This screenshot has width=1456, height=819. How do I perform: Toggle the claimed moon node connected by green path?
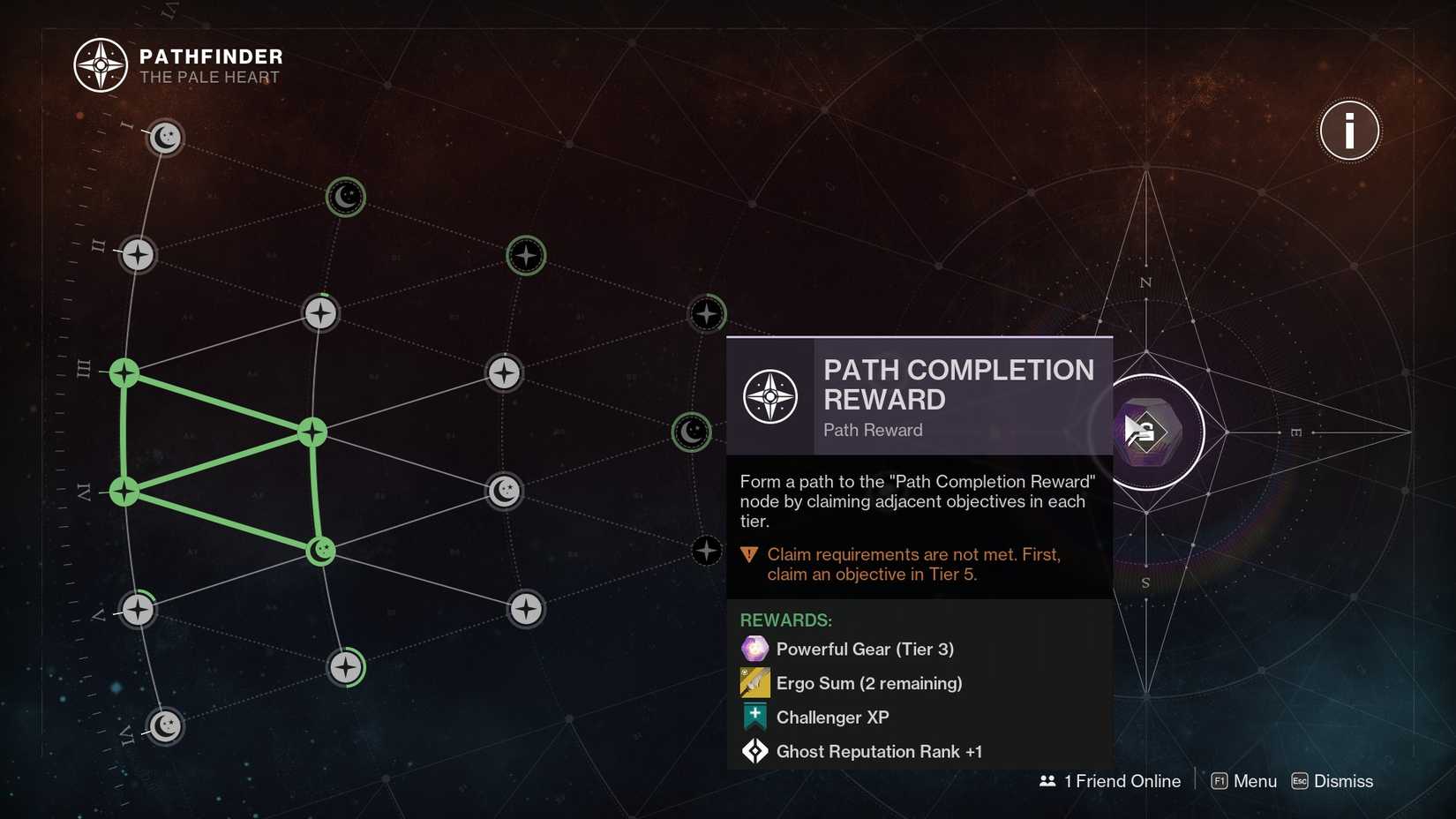[x=320, y=550]
